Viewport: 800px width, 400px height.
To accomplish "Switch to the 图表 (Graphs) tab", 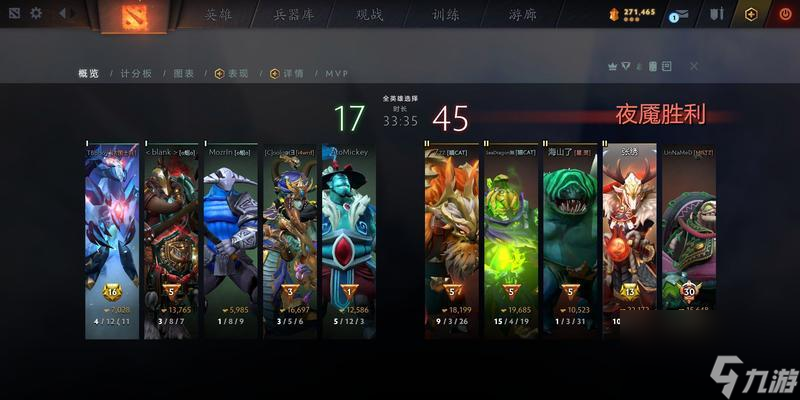I will click(184, 73).
